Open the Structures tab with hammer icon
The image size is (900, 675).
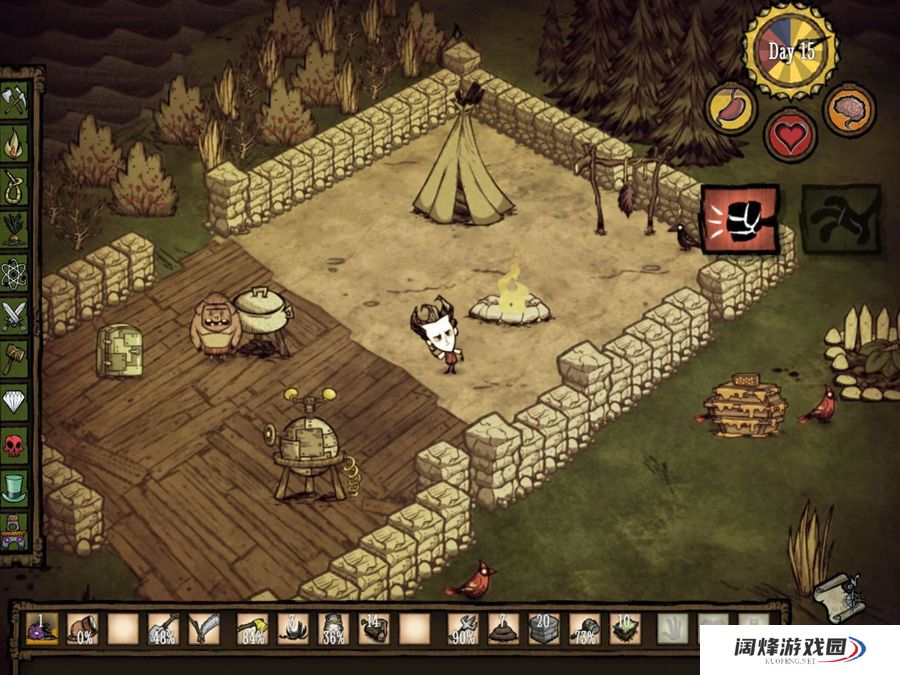pos(14,357)
